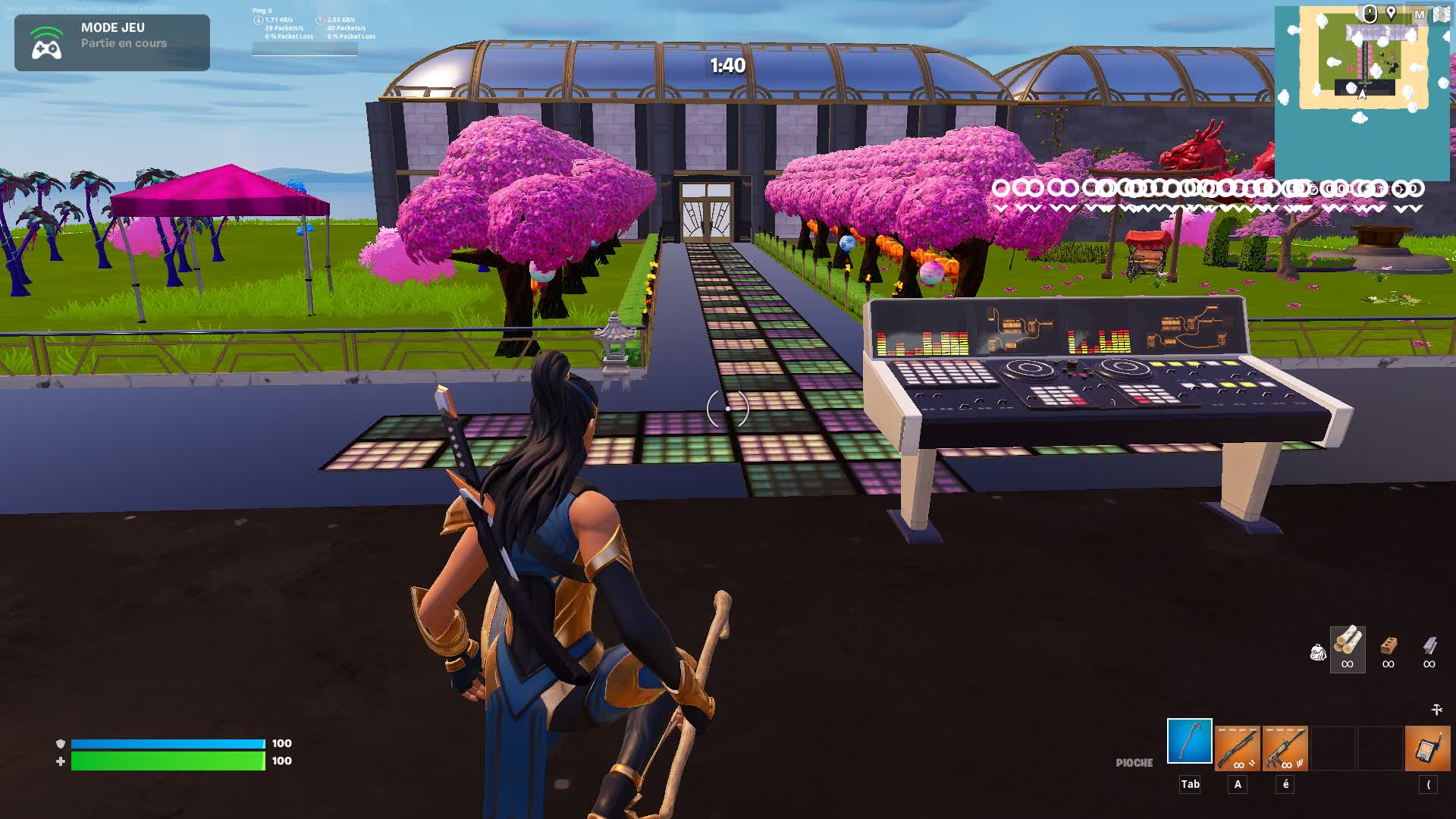Select the shotgun in the A hotbar slot
This screenshot has width=1456, height=819.
click(1238, 745)
